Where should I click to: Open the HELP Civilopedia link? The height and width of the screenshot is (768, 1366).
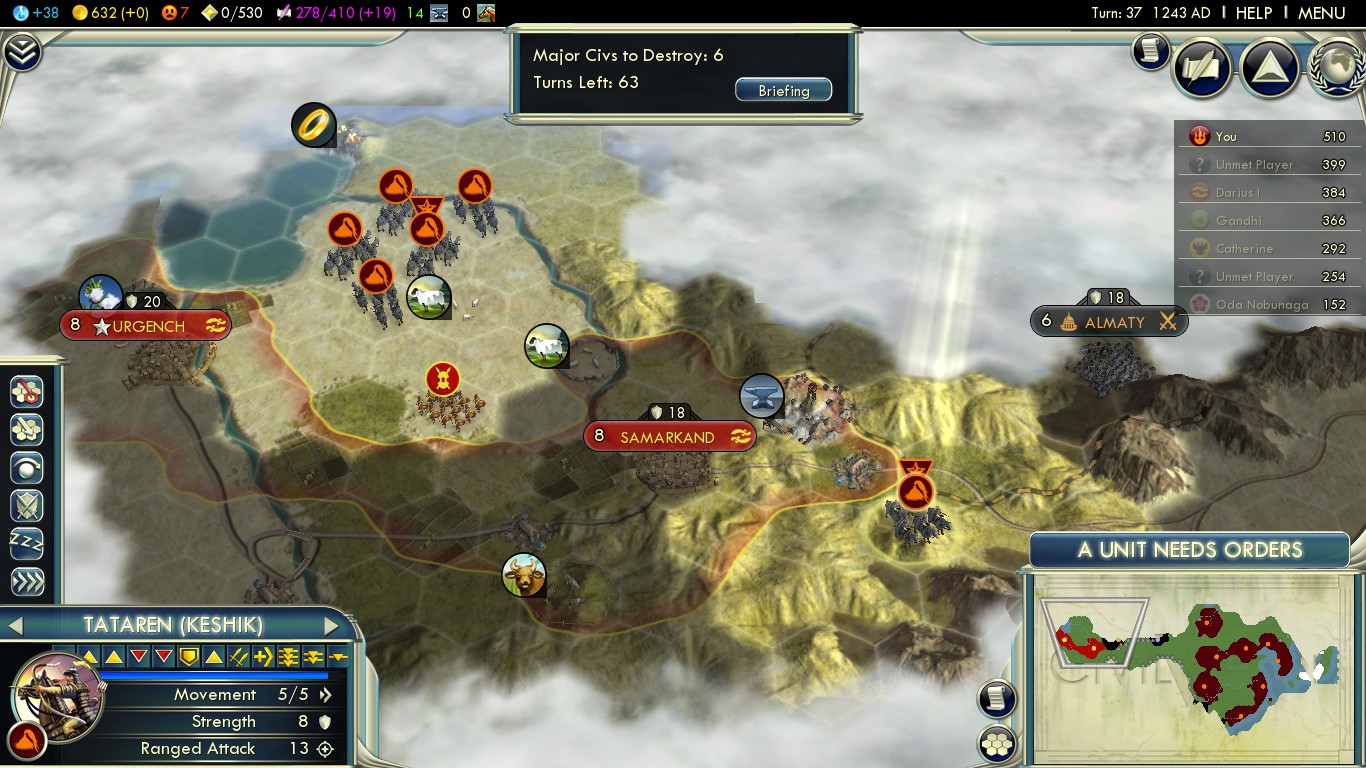point(1253,13)
